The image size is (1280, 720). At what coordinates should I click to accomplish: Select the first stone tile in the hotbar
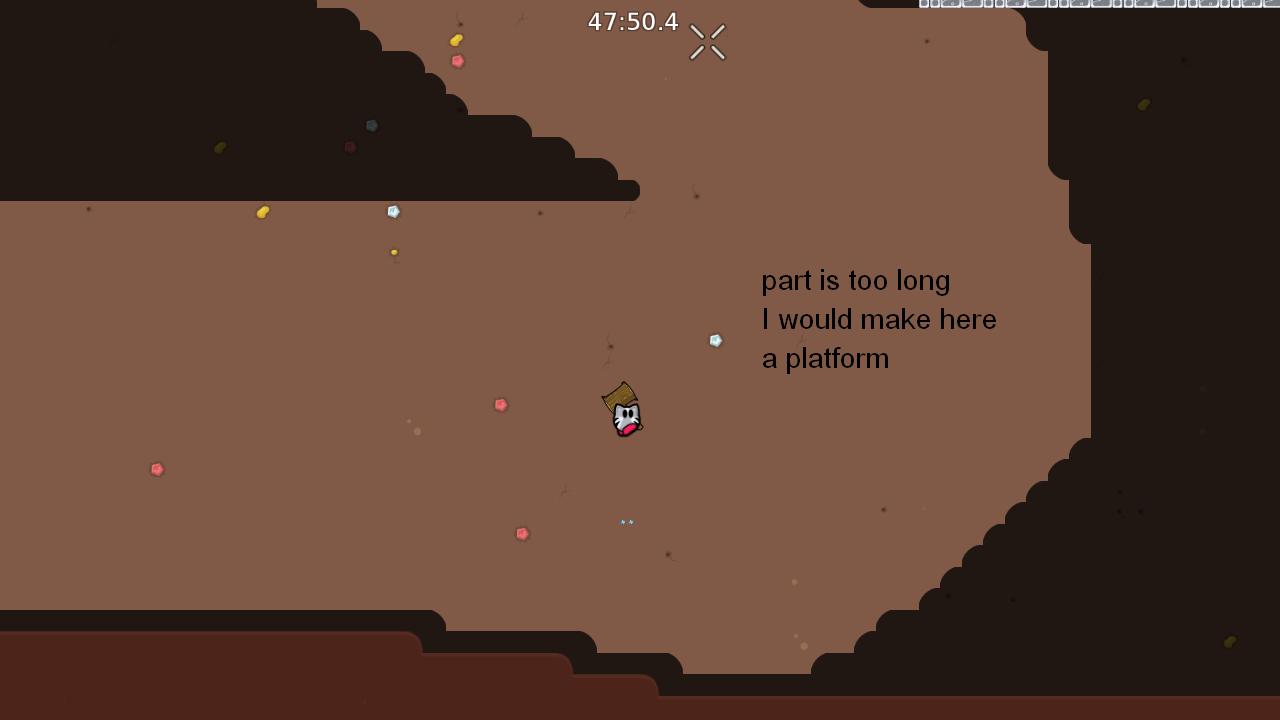[x=926, y=4]
